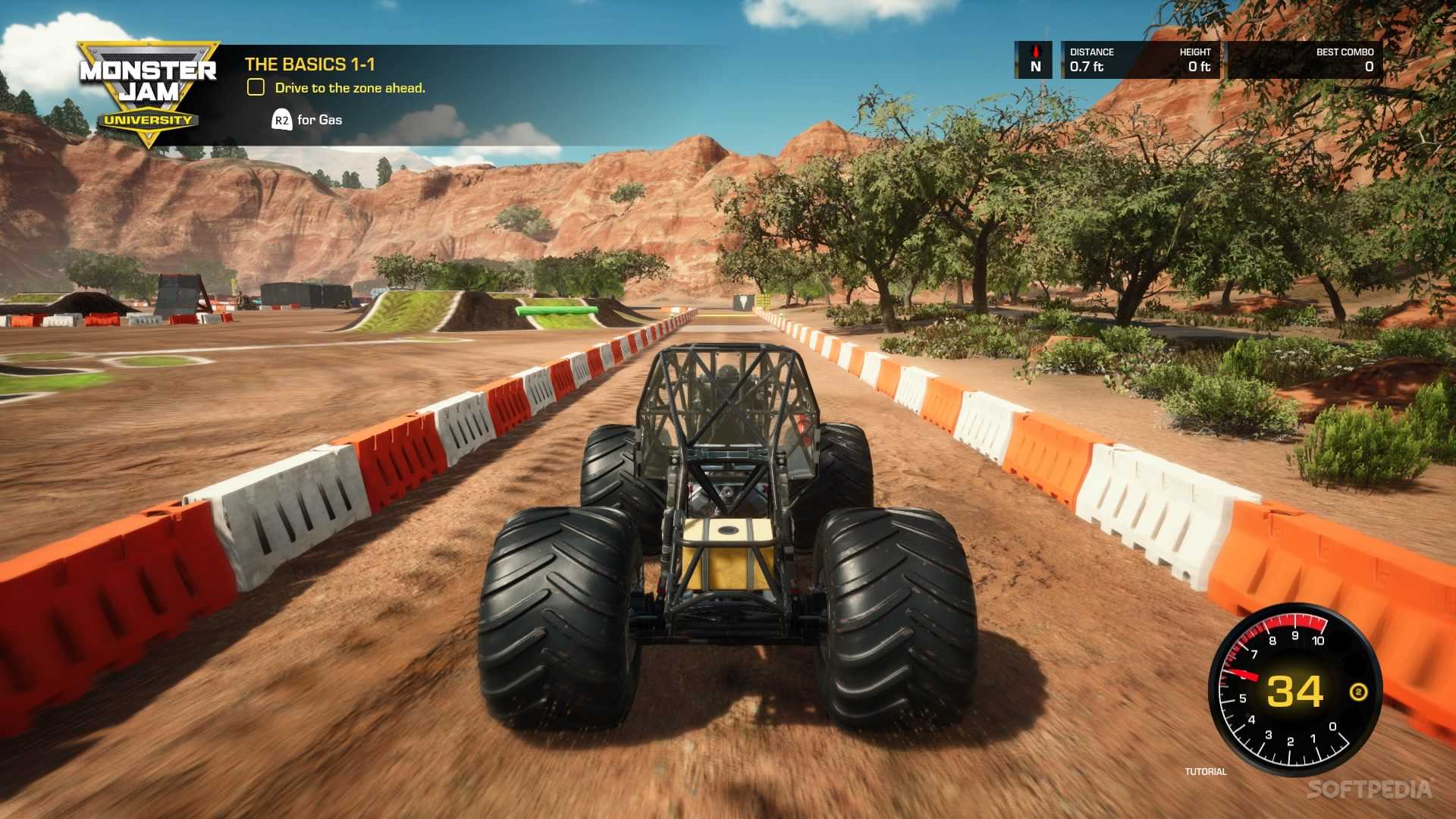Tick the "Drive to the zone ahead" objective checkbox
The width and height of the screenshot is (1456, 819).
coord(256,88)
